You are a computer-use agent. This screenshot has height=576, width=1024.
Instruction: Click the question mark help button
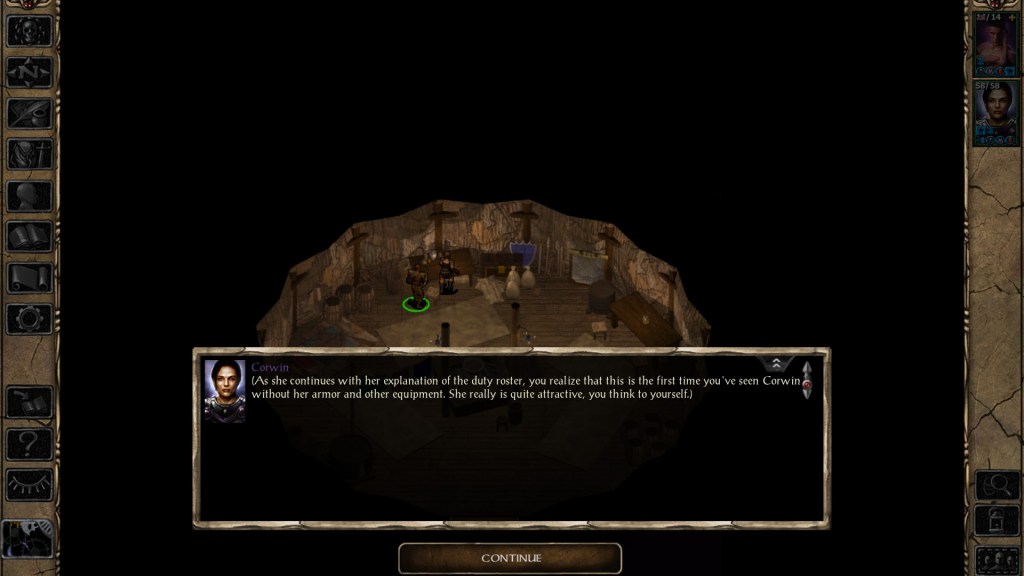(29, 443)
